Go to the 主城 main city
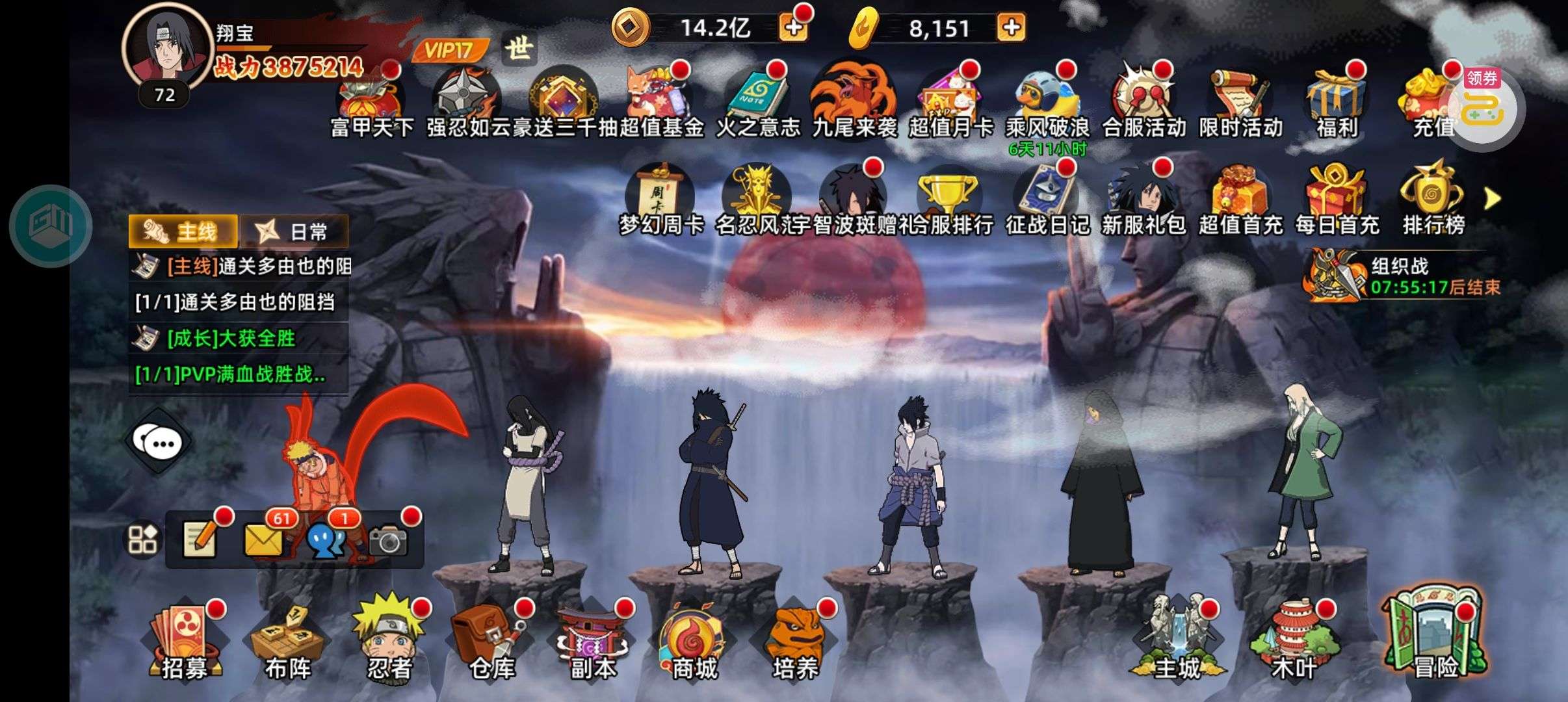Image resolution: width=1568 pixels, height=702 pixels. (1177, 640)
